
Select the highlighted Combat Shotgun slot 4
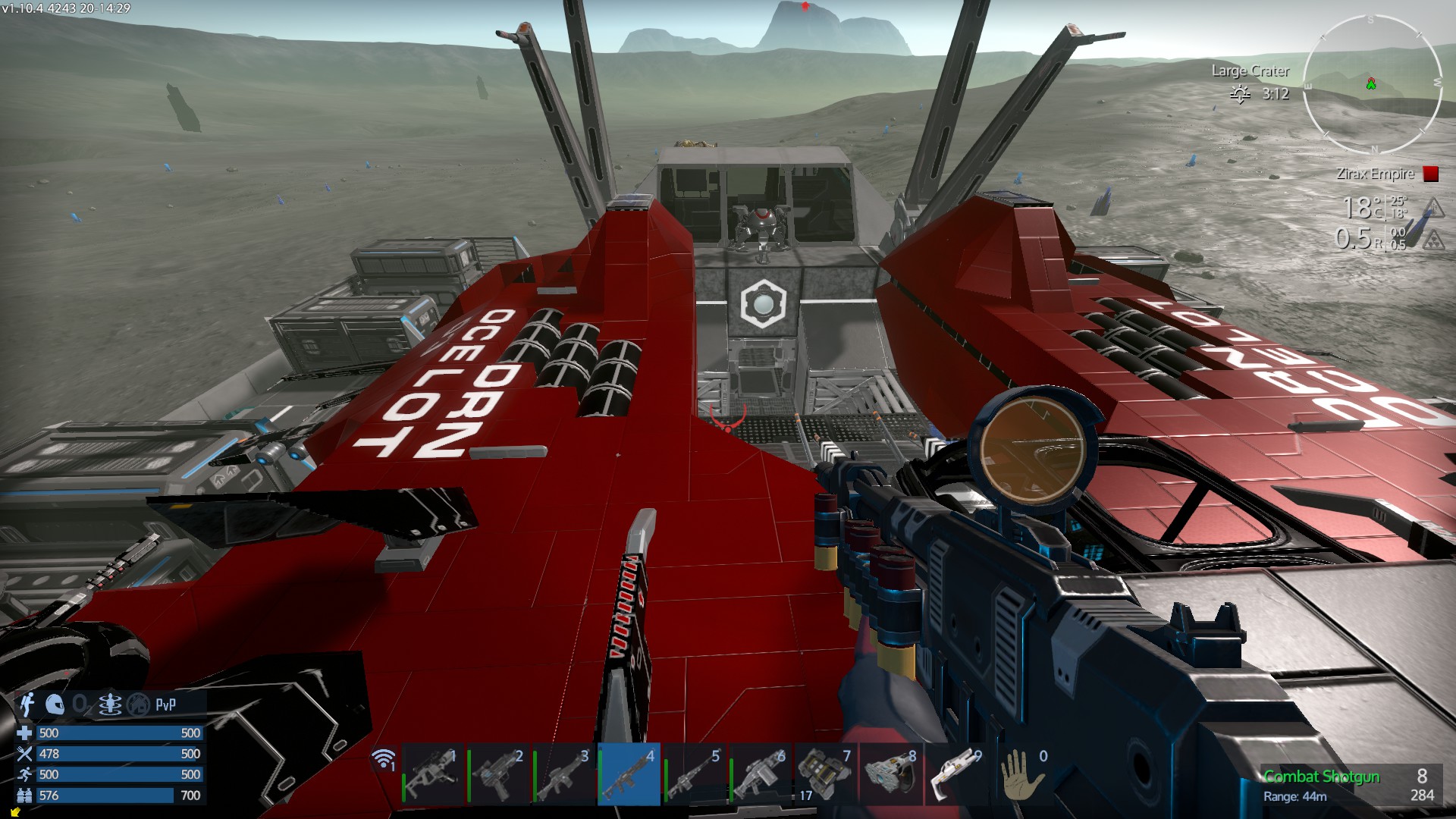629,774
